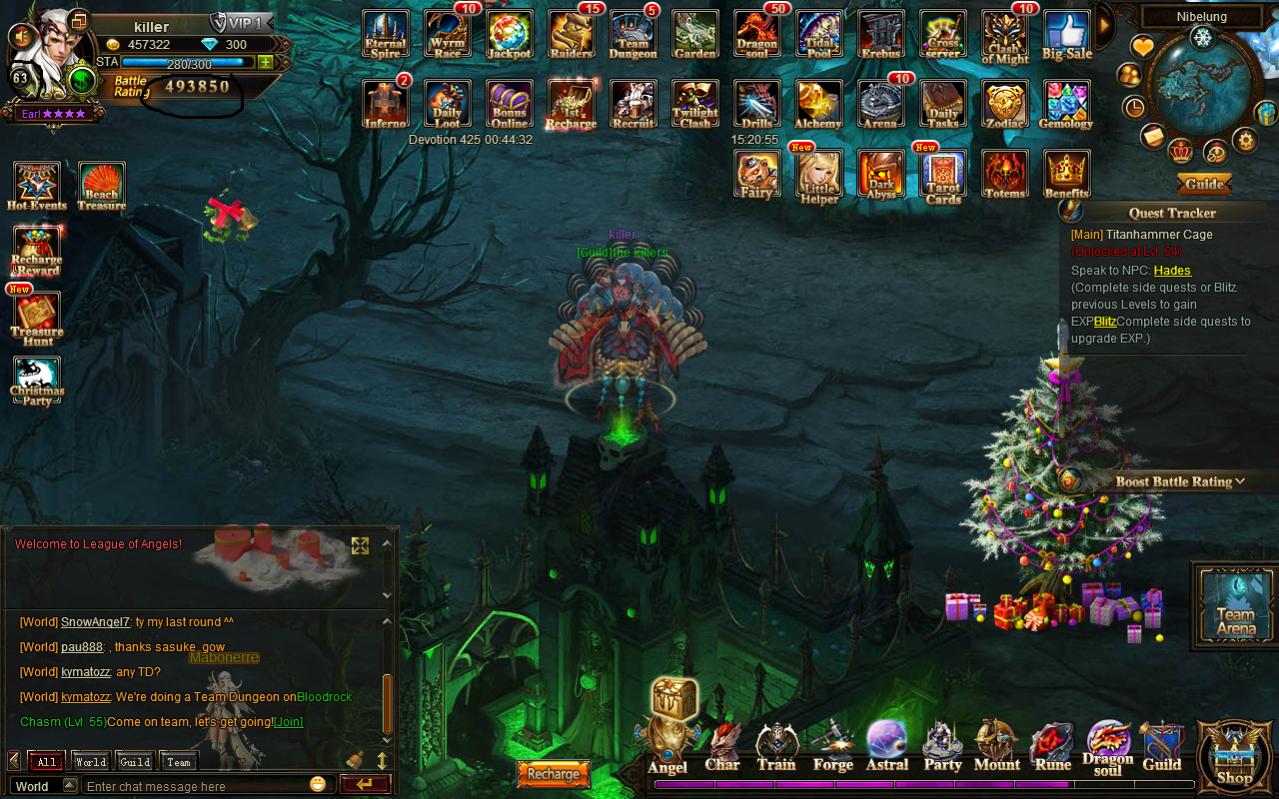
Task: Open the Treasure Hunt event
Action: (x=37, y=318)
